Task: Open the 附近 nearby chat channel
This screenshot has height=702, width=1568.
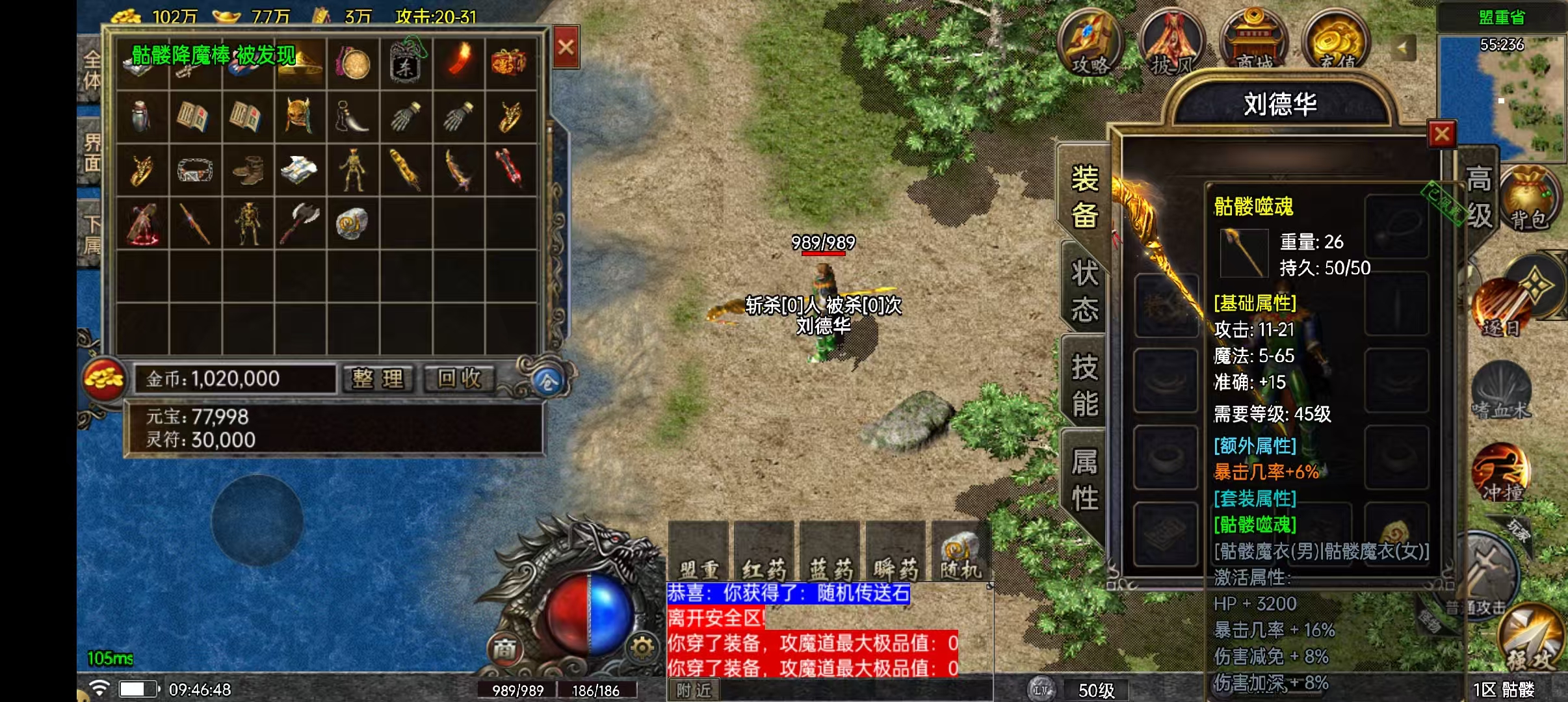Action: [694, 690]
